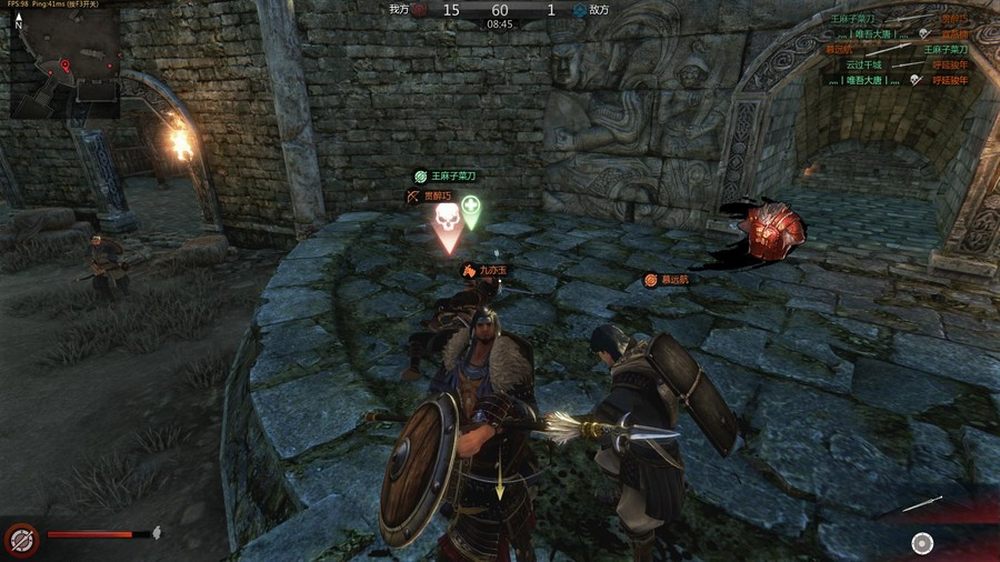1000x562 pixels.
Task: Click the minimap in the corner
Action: tap(66, 60)
